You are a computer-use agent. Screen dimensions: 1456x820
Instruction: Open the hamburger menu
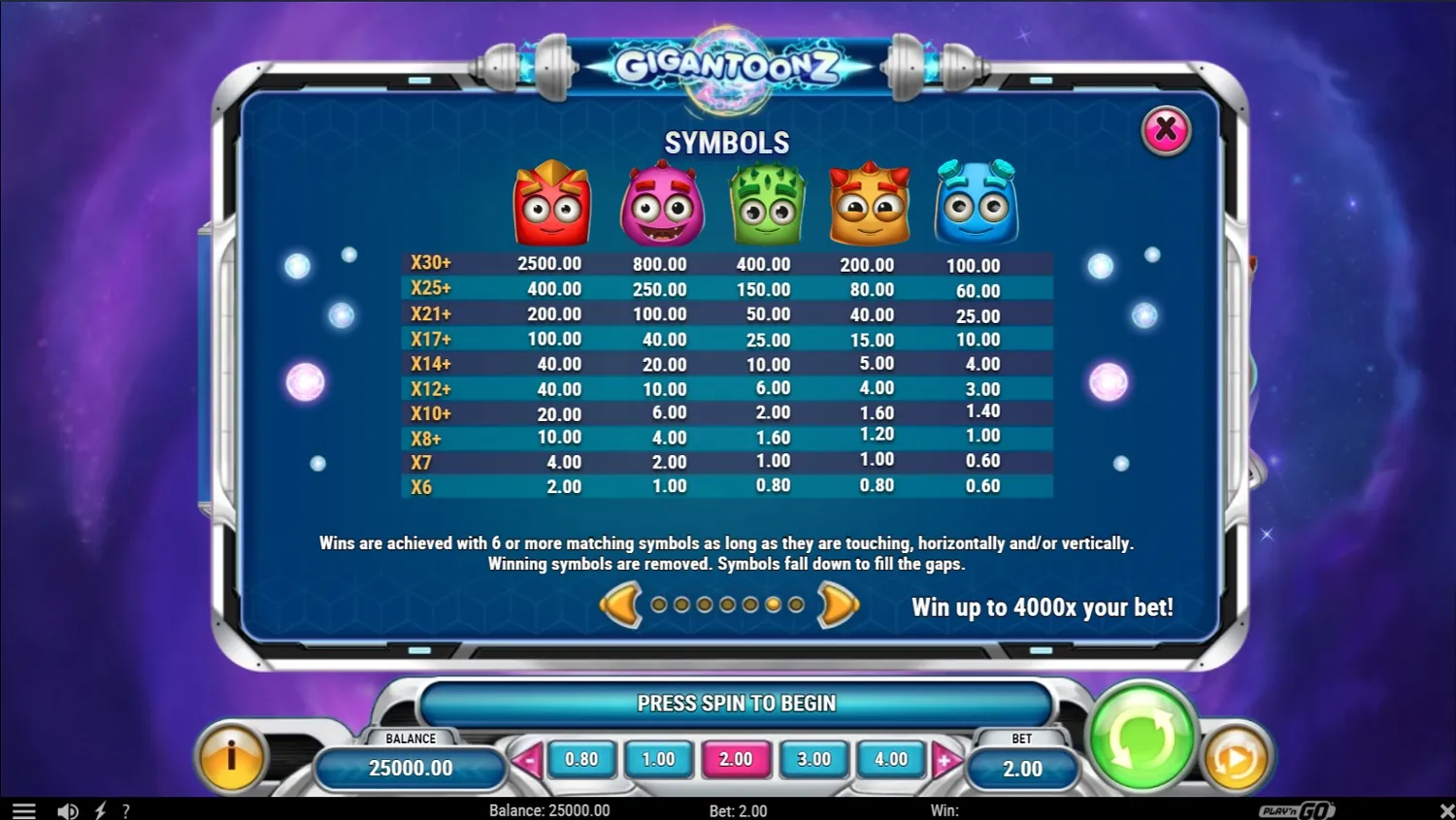23,810
